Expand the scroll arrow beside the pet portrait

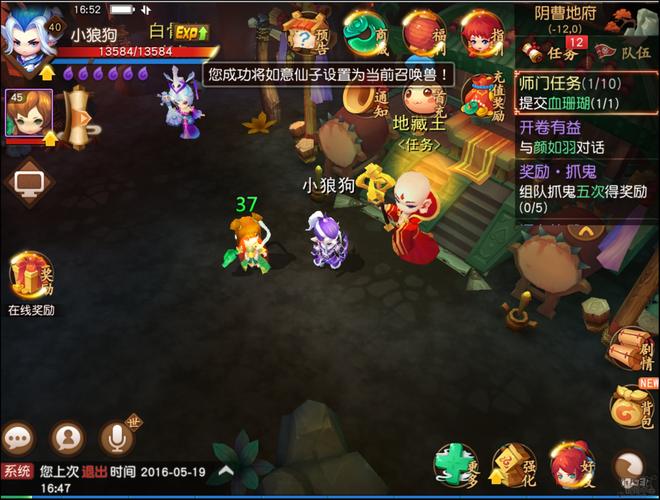pyautogui.click(x=79, y=116)
